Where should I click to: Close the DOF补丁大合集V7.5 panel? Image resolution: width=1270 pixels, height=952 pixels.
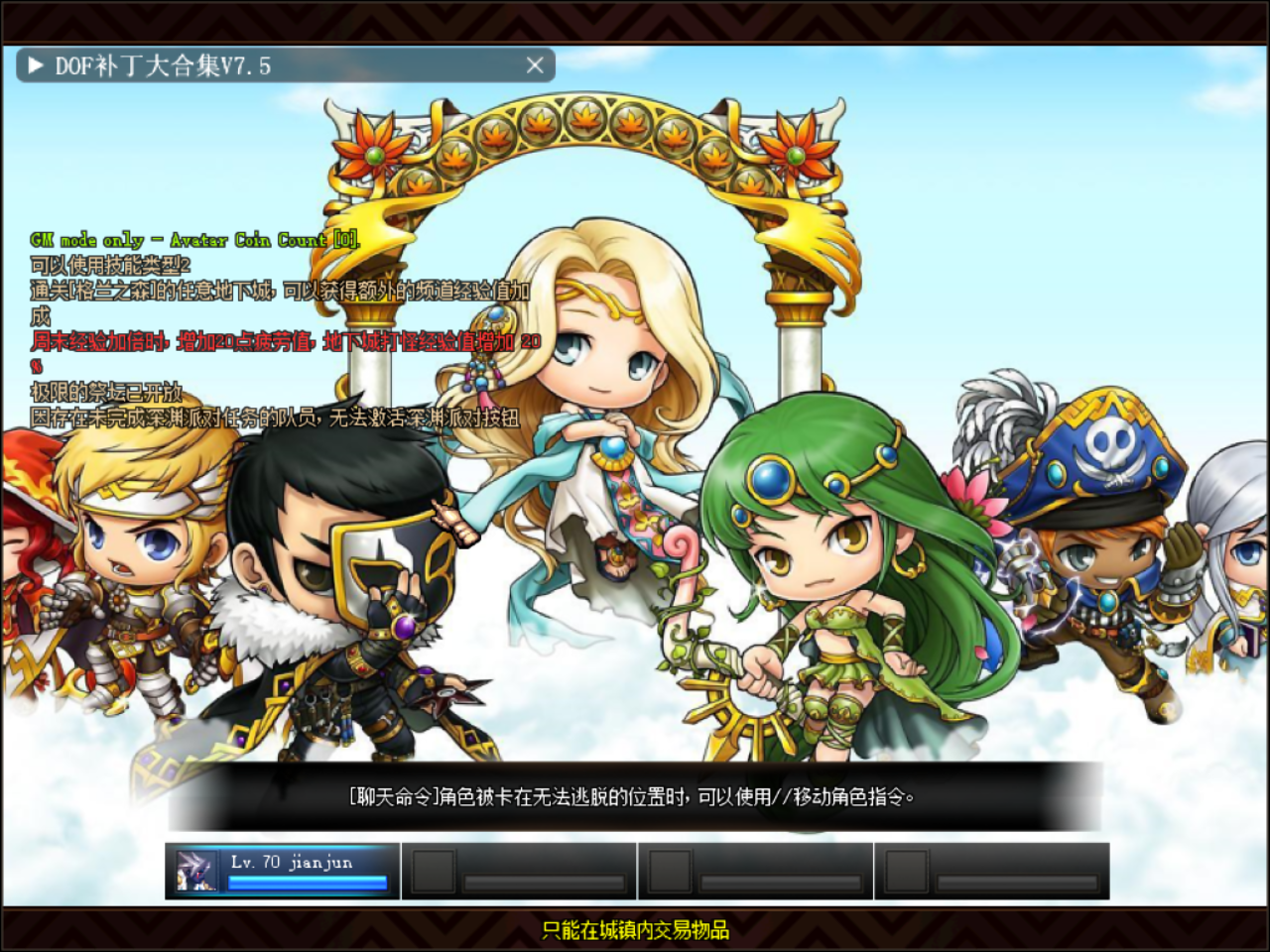[535, 65]
